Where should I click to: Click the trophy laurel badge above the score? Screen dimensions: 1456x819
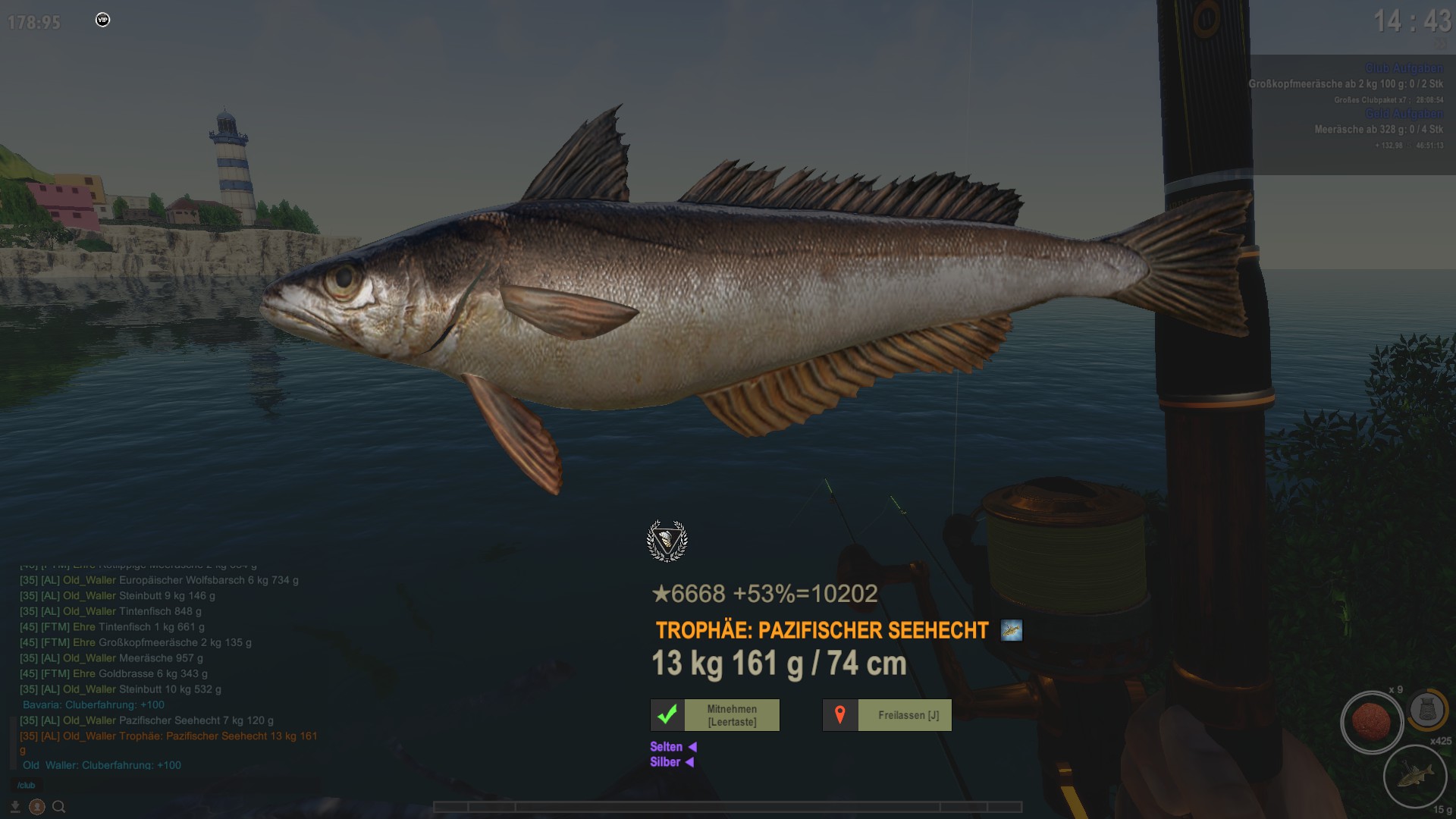point(667,541)
